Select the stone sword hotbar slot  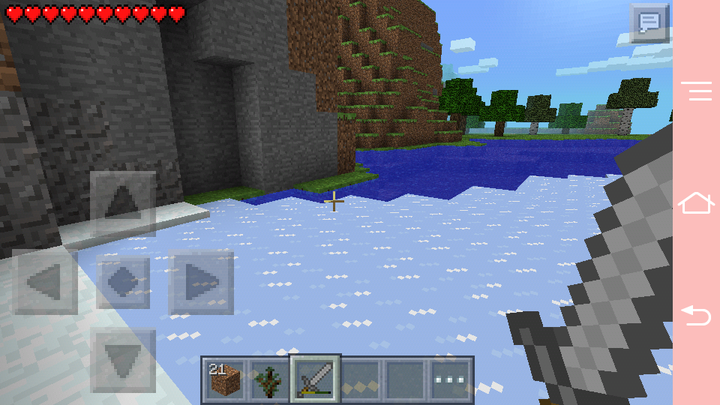315,380
